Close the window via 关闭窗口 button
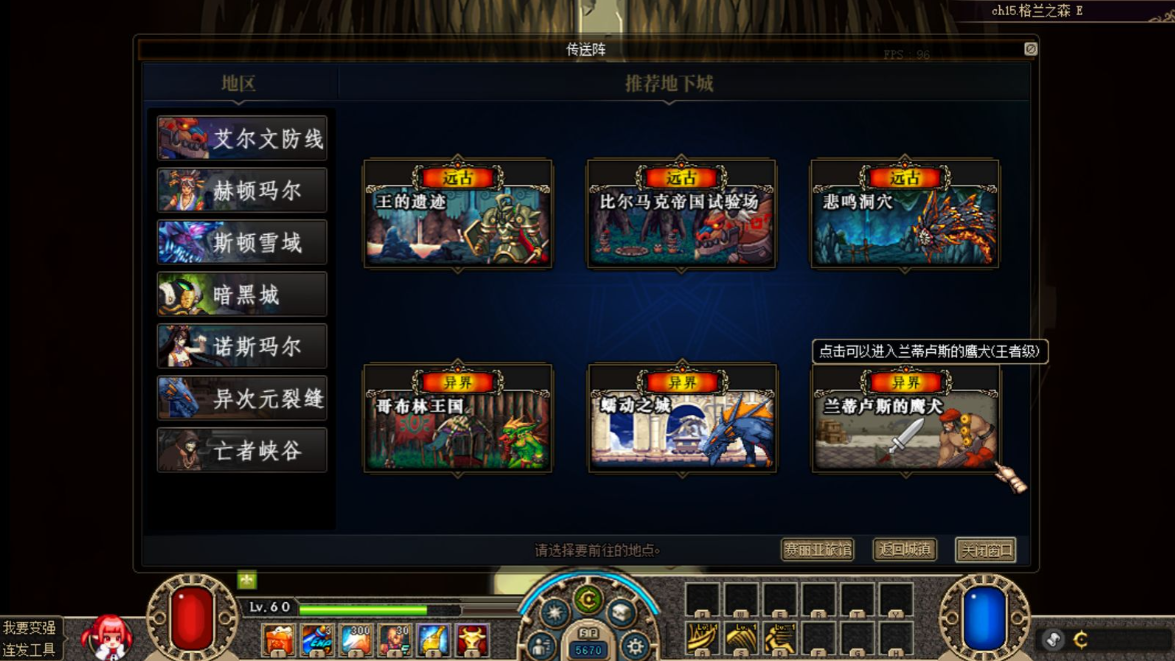 click(x=985, y=550)
